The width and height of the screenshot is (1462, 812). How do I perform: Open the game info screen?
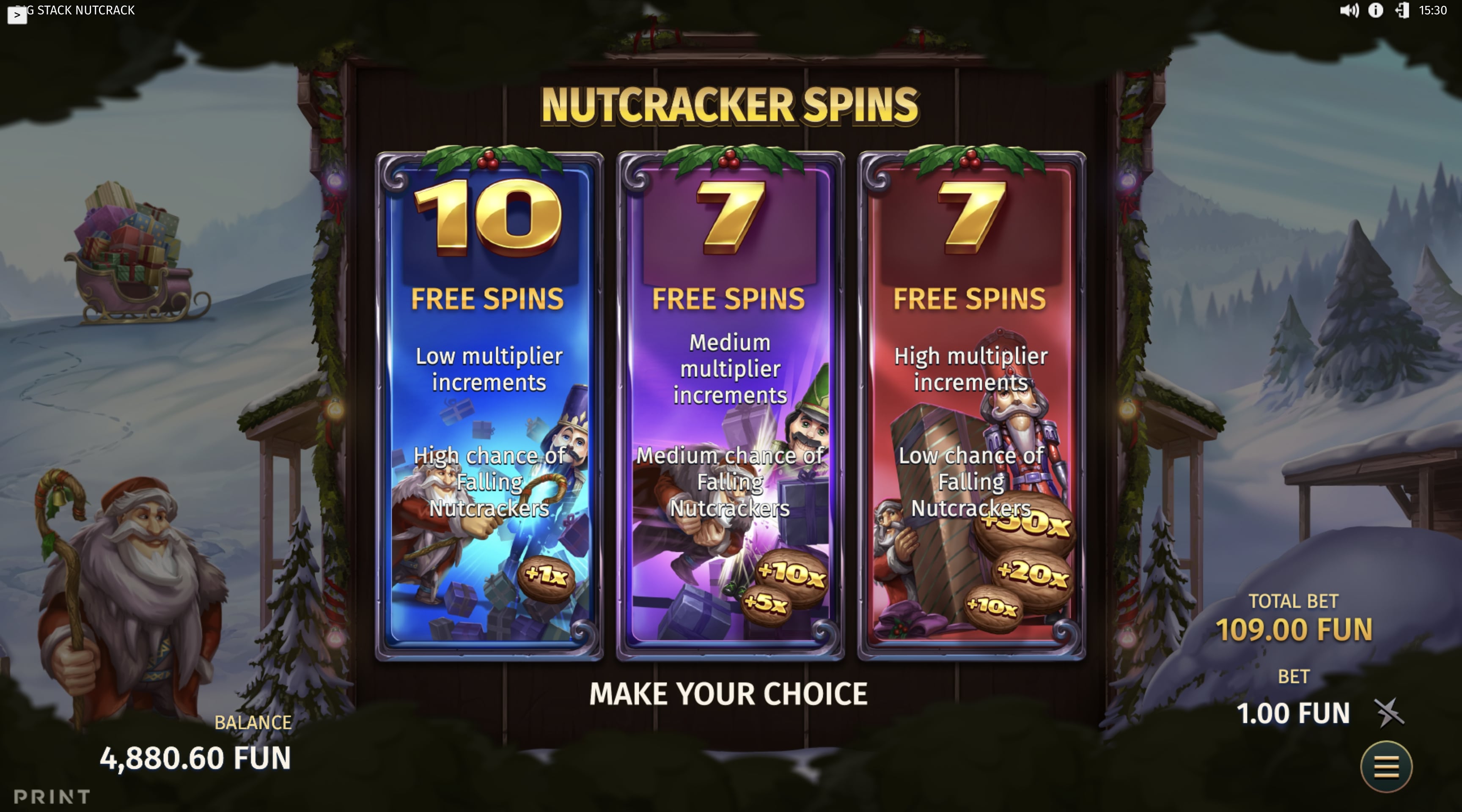point(1375,10)
